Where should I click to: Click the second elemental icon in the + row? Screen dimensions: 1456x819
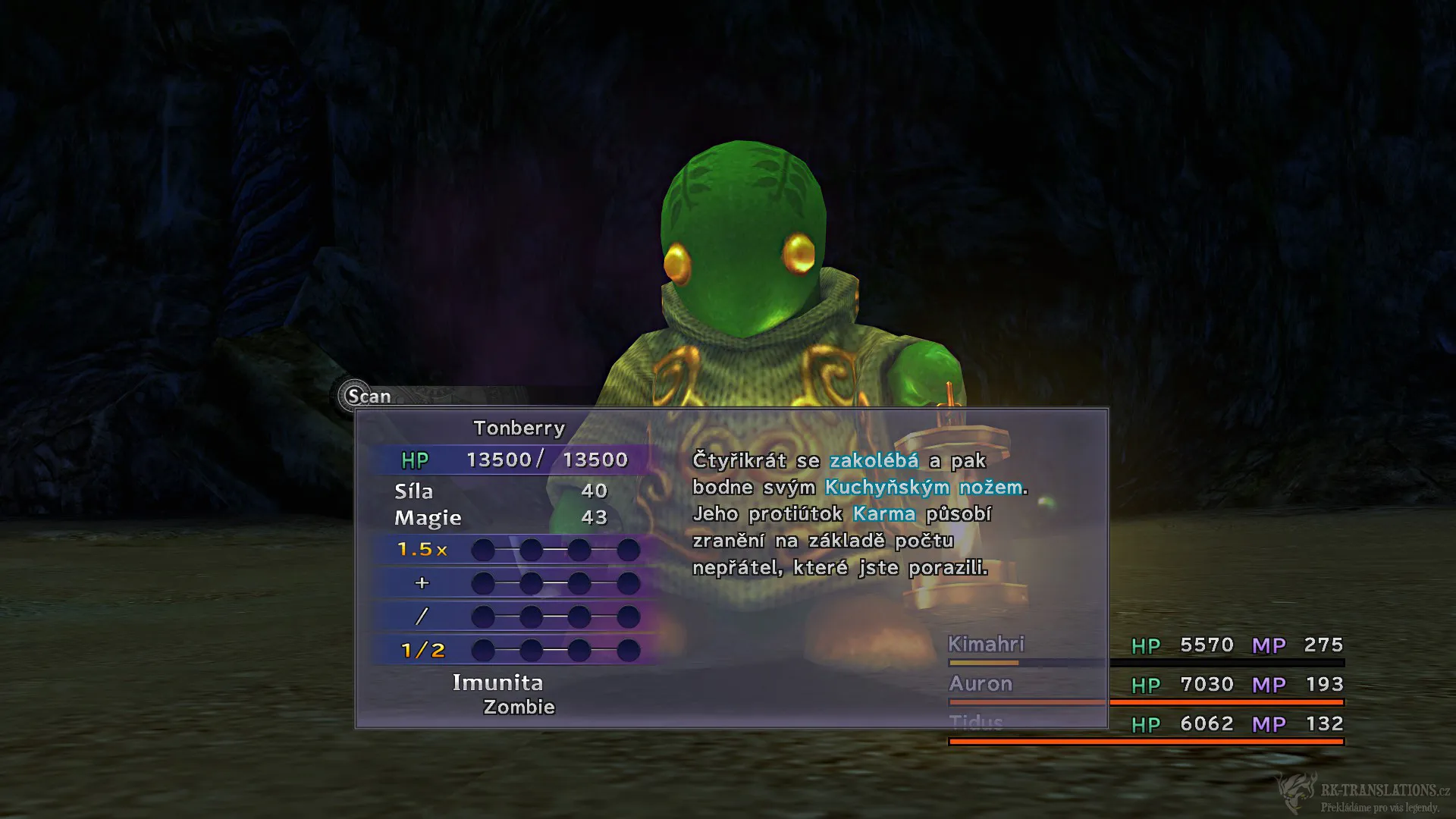[531, 583]
